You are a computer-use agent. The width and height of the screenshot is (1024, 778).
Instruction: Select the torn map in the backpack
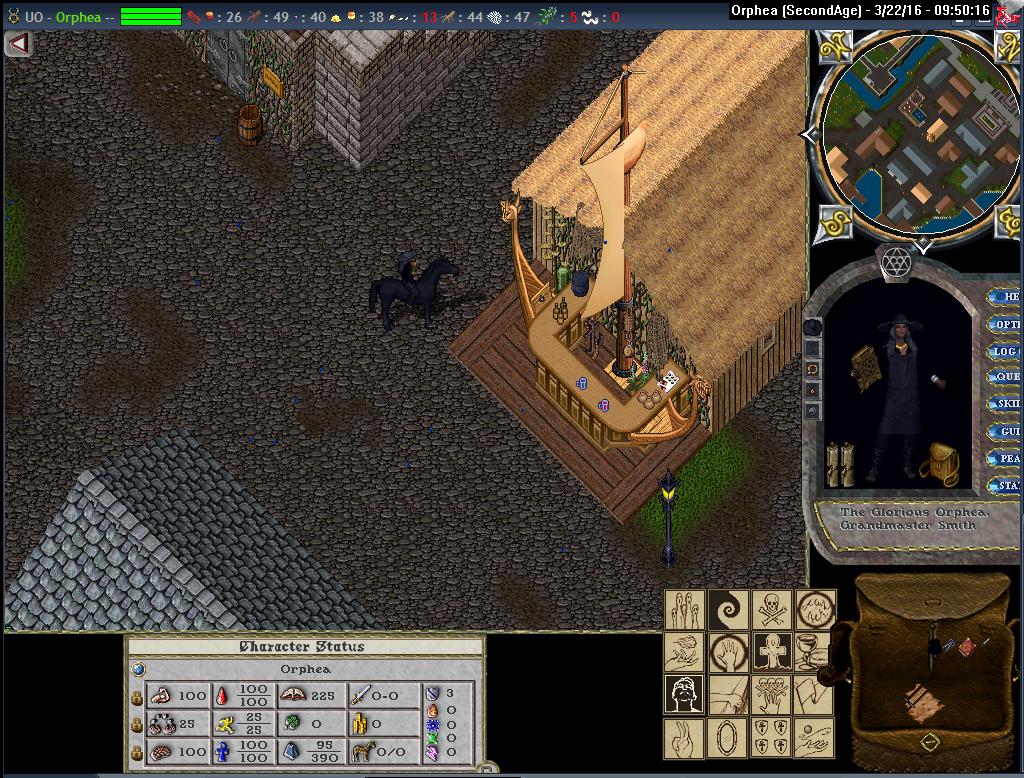click(x=922, y=702)
